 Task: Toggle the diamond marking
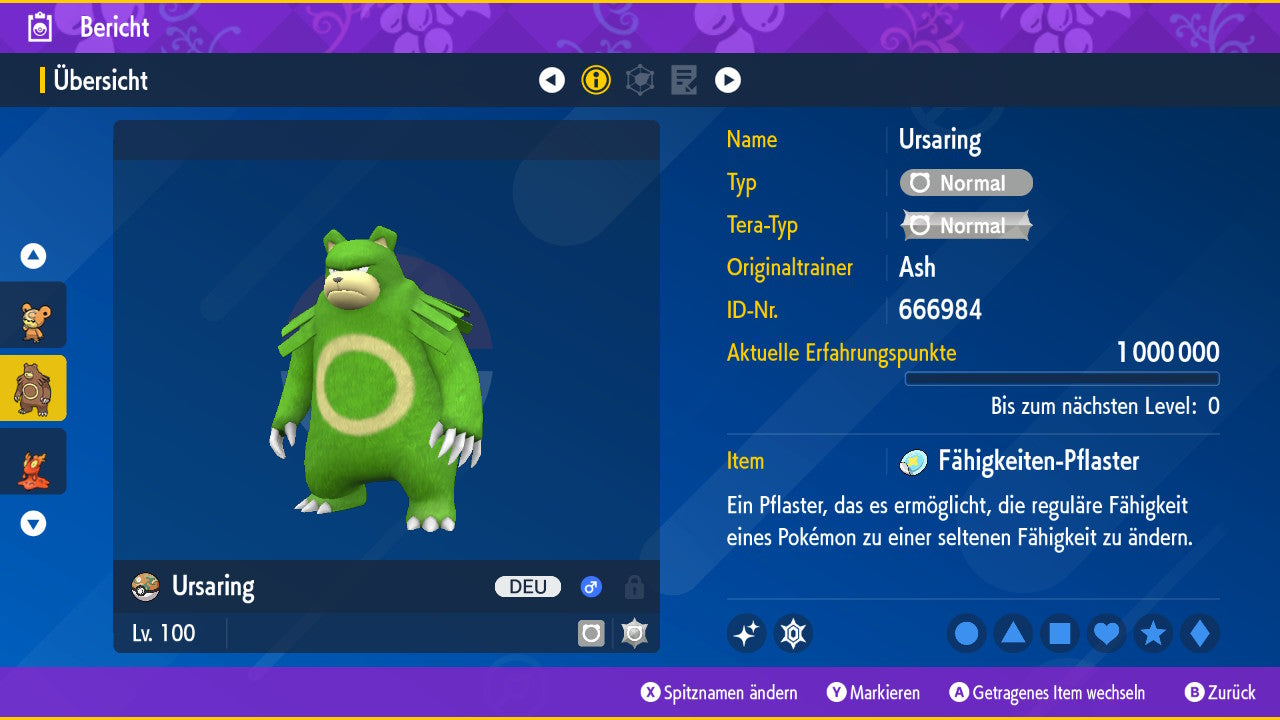(x=1200, y=633)
